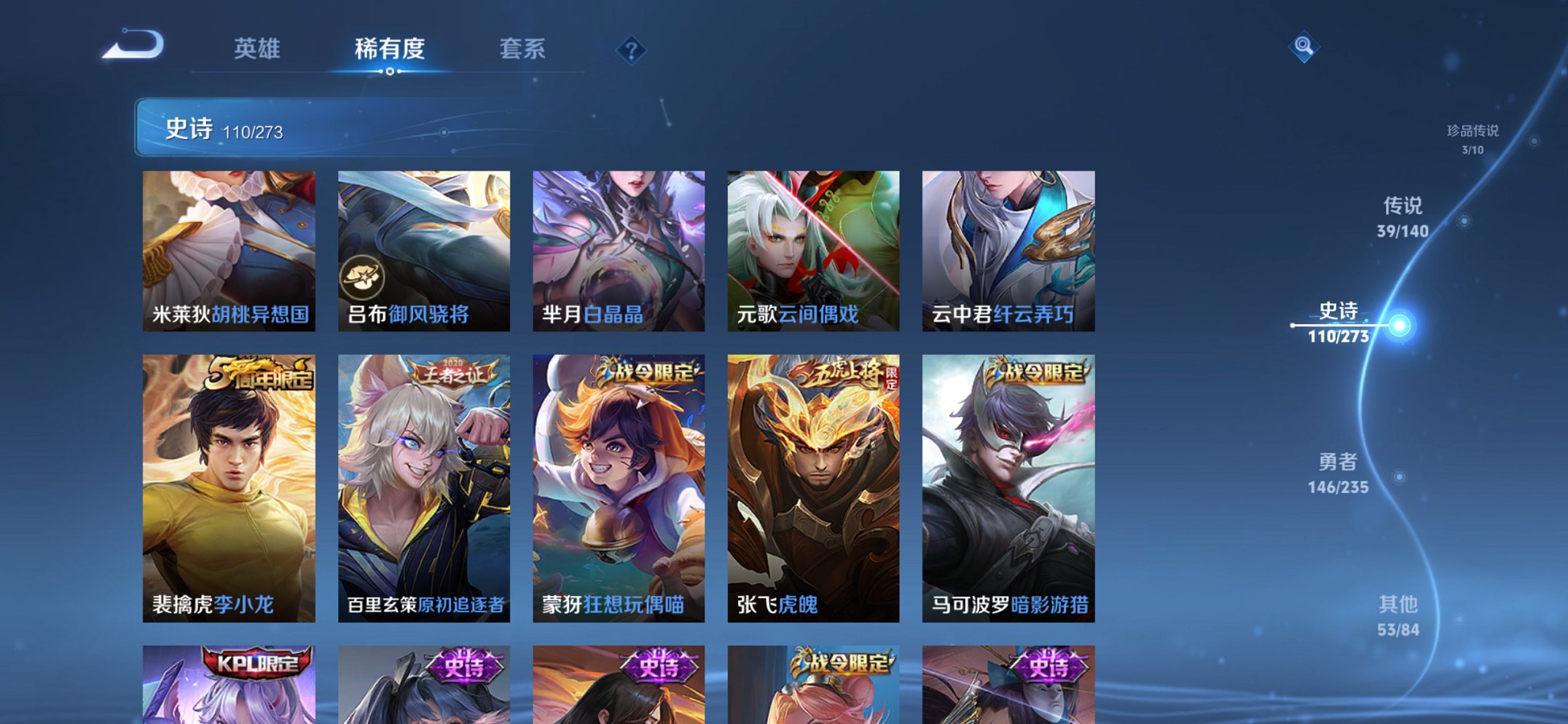Open the 裴擒虎李小龙 skin

(x=228, y=488)
